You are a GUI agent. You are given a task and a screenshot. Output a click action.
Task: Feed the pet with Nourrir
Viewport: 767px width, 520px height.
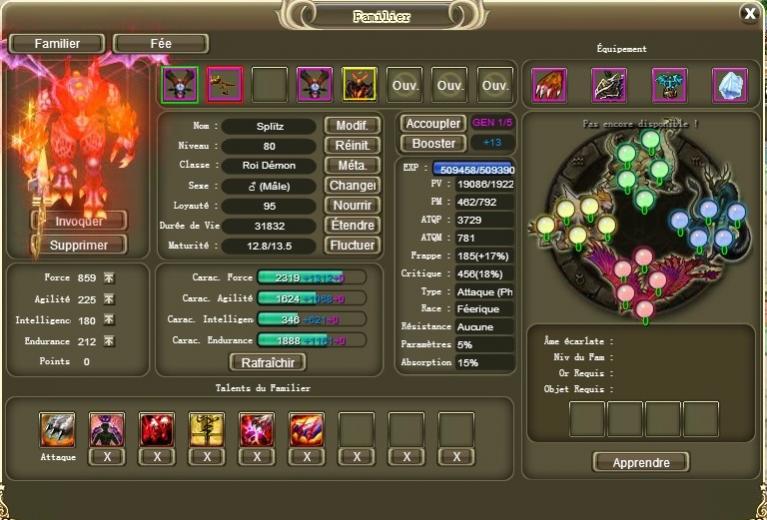point(352,206)
